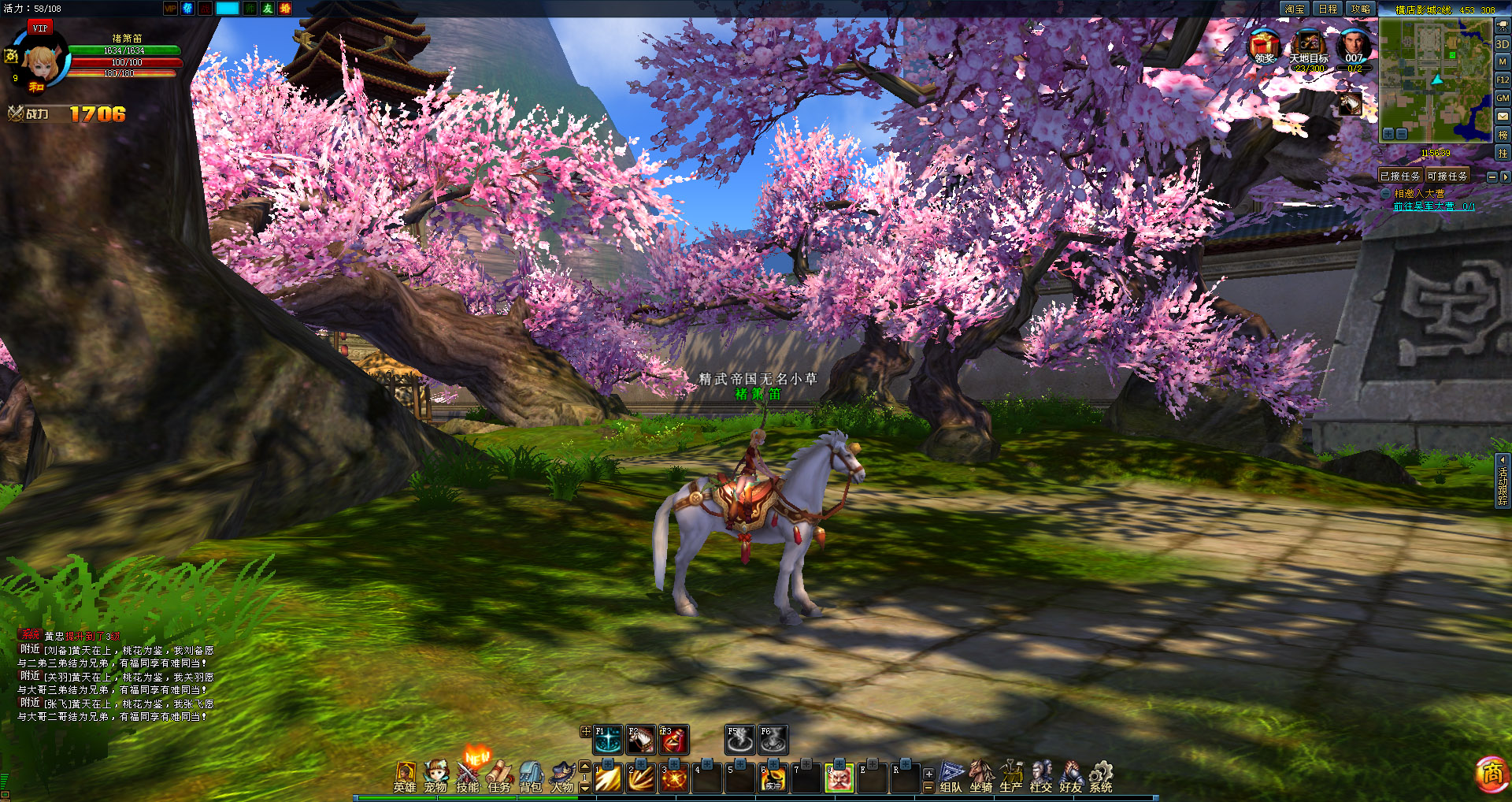Viewport: 1512px width, 802px height.
Task: Open the 技能 skills window
Action: point(468,776)
